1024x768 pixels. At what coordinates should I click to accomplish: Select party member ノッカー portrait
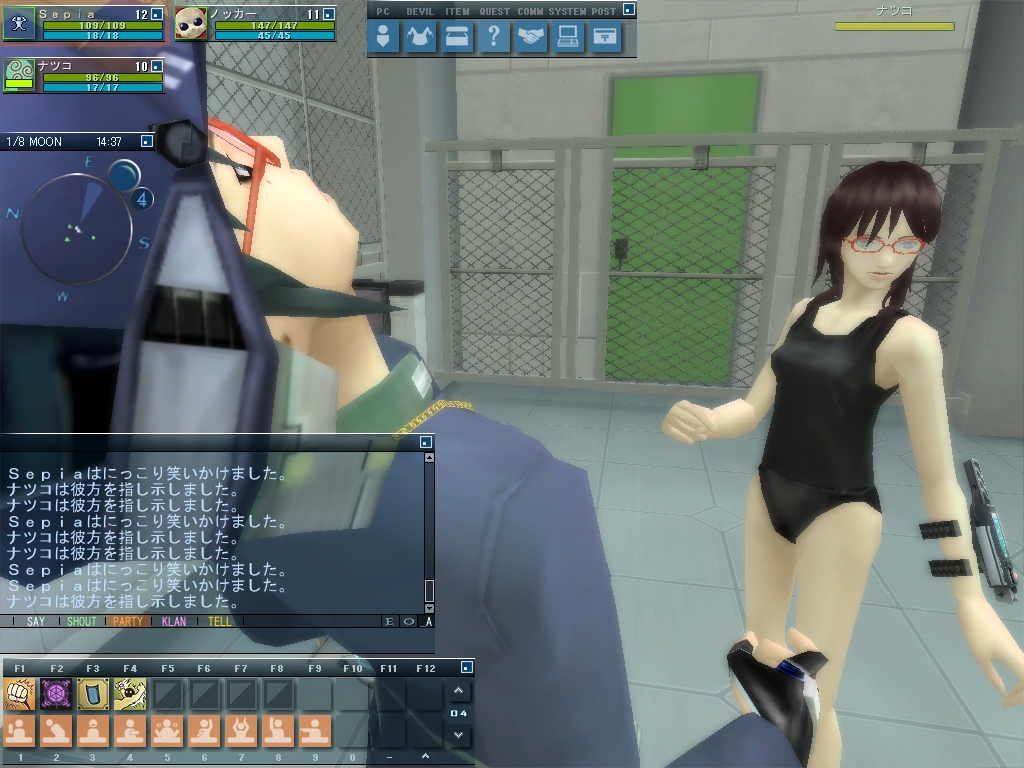[x=190, y=23]
